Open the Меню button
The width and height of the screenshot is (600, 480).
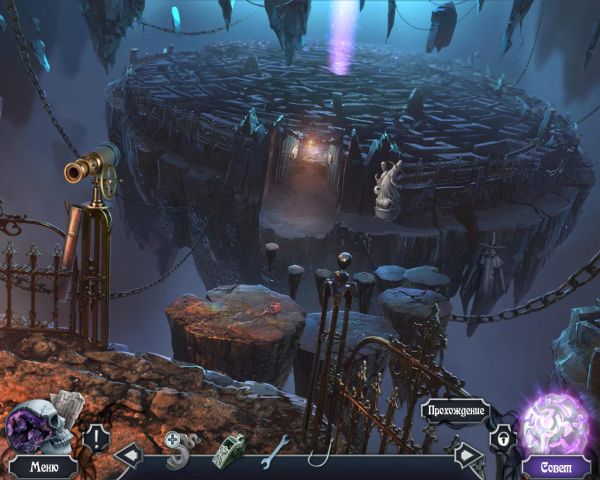coord(43,466)
